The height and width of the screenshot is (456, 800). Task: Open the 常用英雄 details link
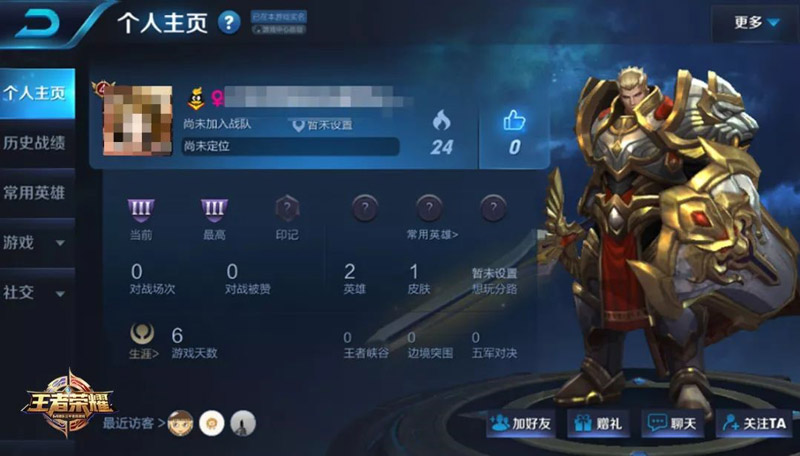click(x=431, y=234)
